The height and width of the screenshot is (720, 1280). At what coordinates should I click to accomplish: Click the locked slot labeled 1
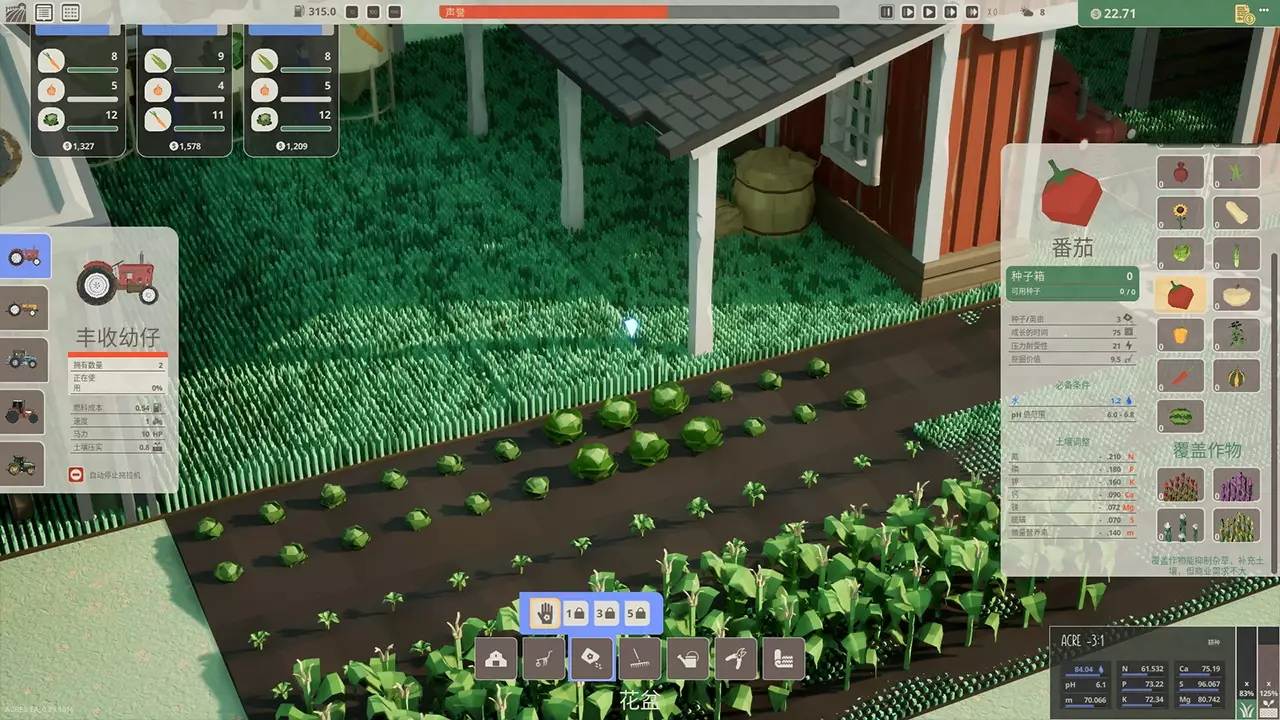tap(575, 612)
